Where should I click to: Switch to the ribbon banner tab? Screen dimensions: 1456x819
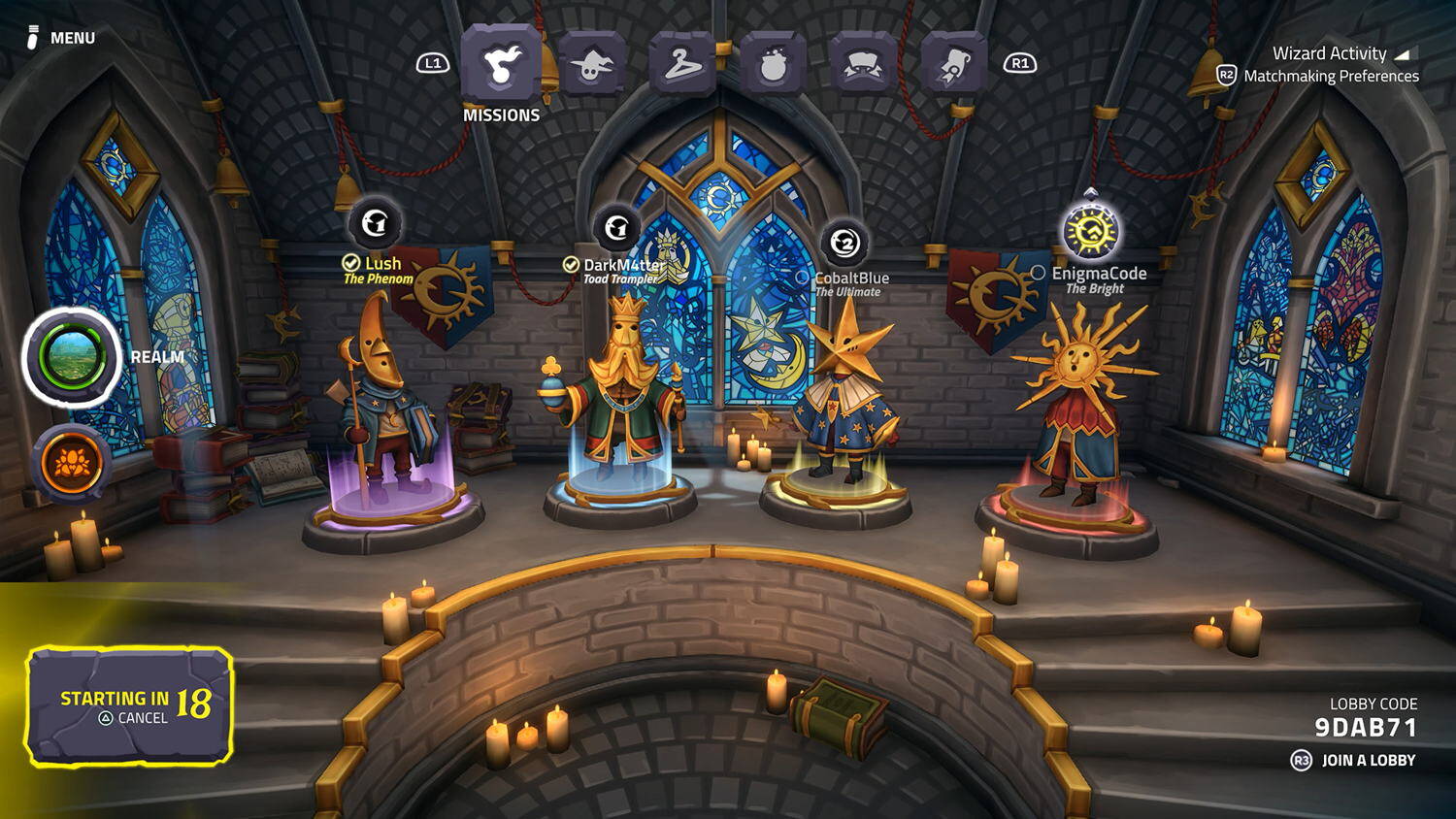(863, 65)
